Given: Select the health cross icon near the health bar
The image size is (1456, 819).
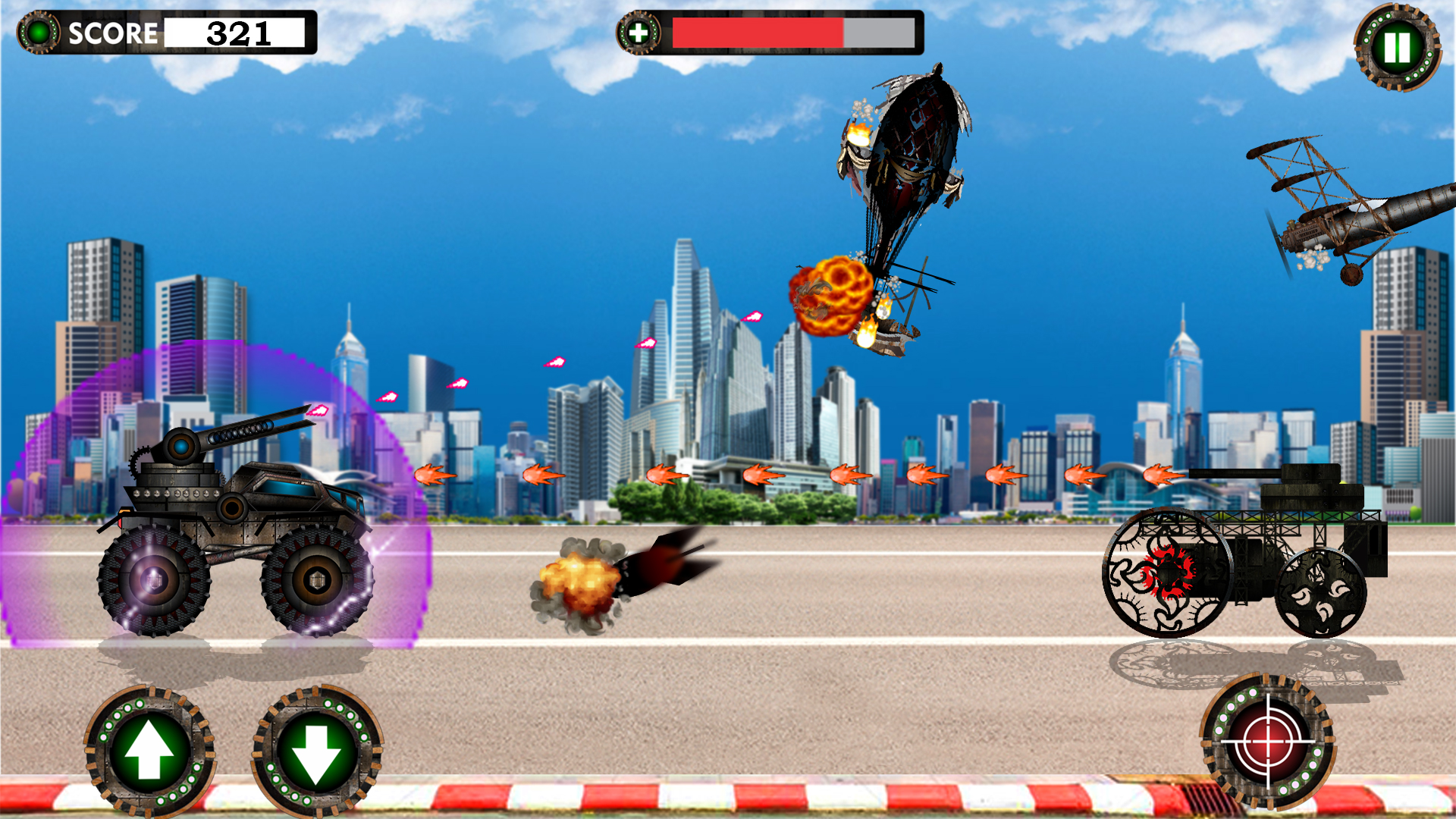Looking at the screenshot, I should tap(638, 32).
